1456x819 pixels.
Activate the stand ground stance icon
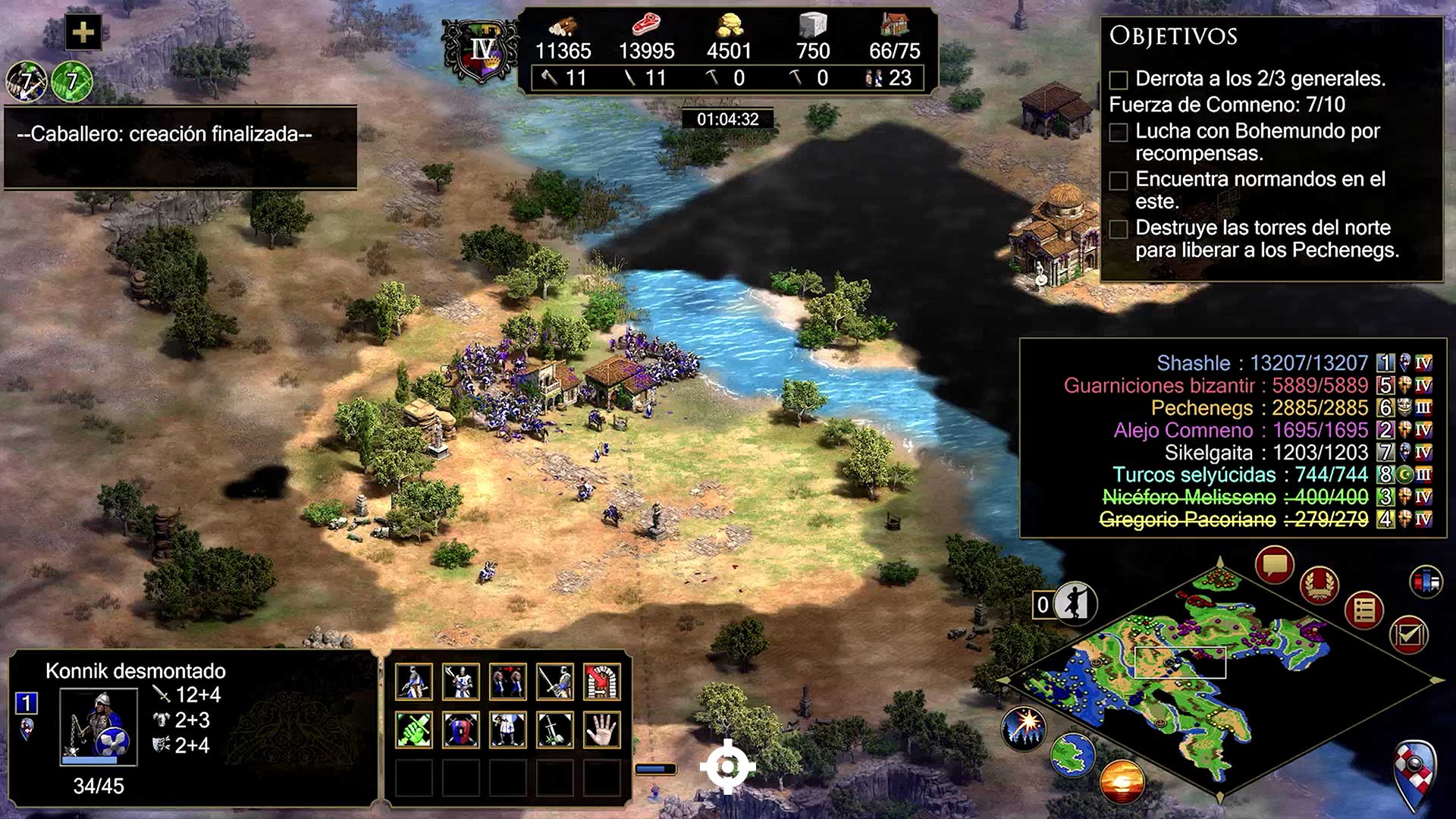point(508,730)
